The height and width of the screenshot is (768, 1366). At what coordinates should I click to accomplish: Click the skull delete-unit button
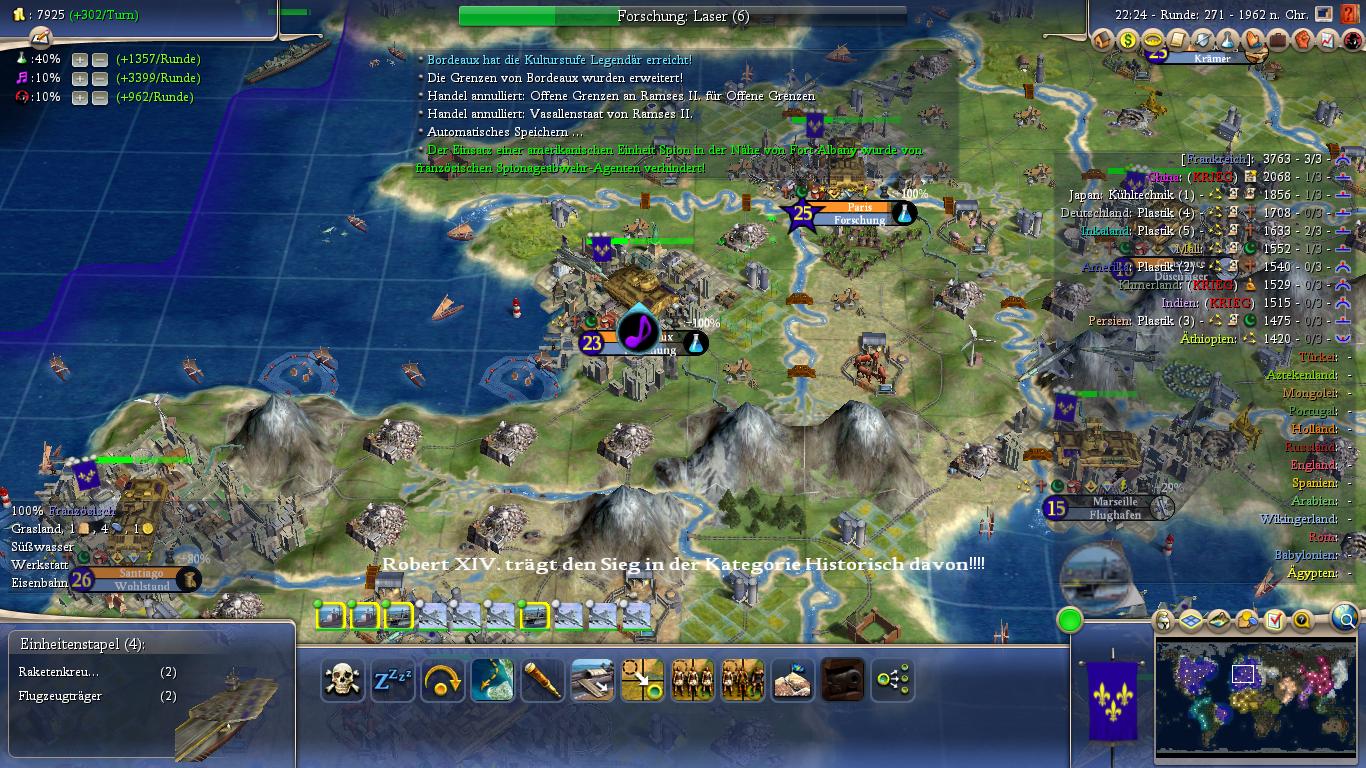point(342,681)
